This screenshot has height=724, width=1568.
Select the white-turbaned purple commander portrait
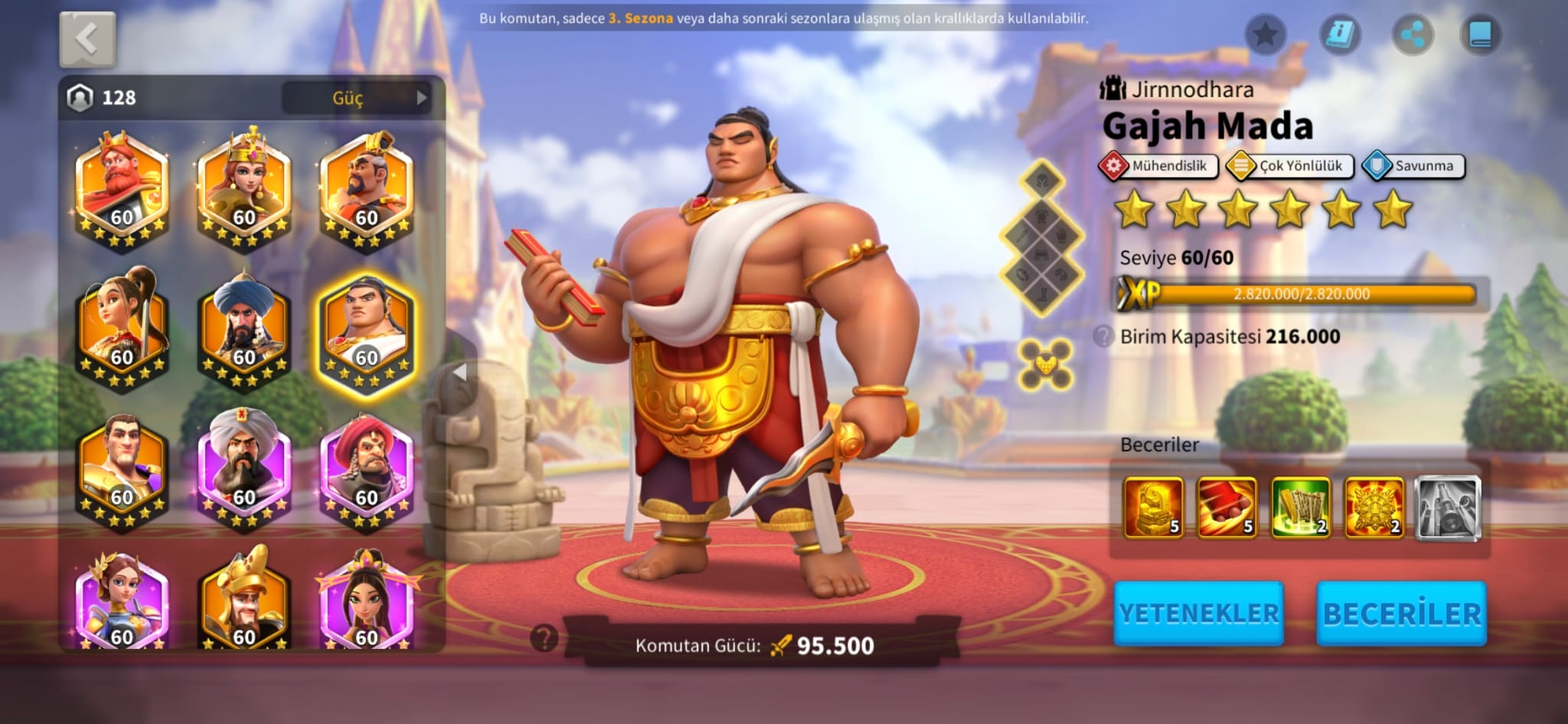tap(244, 469)
